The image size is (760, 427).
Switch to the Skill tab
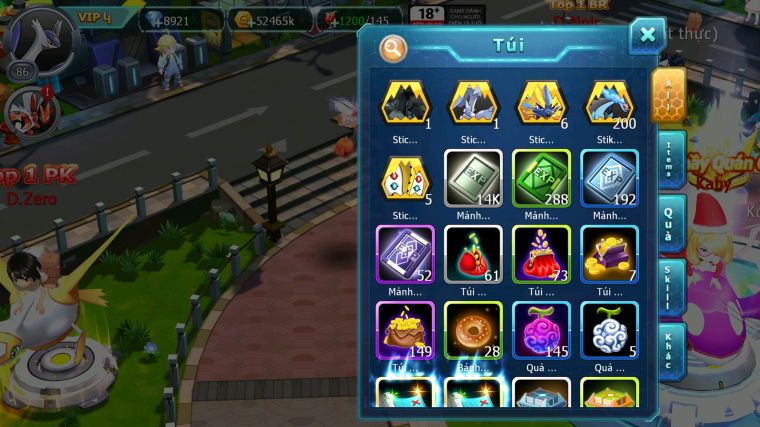point(670,288)
